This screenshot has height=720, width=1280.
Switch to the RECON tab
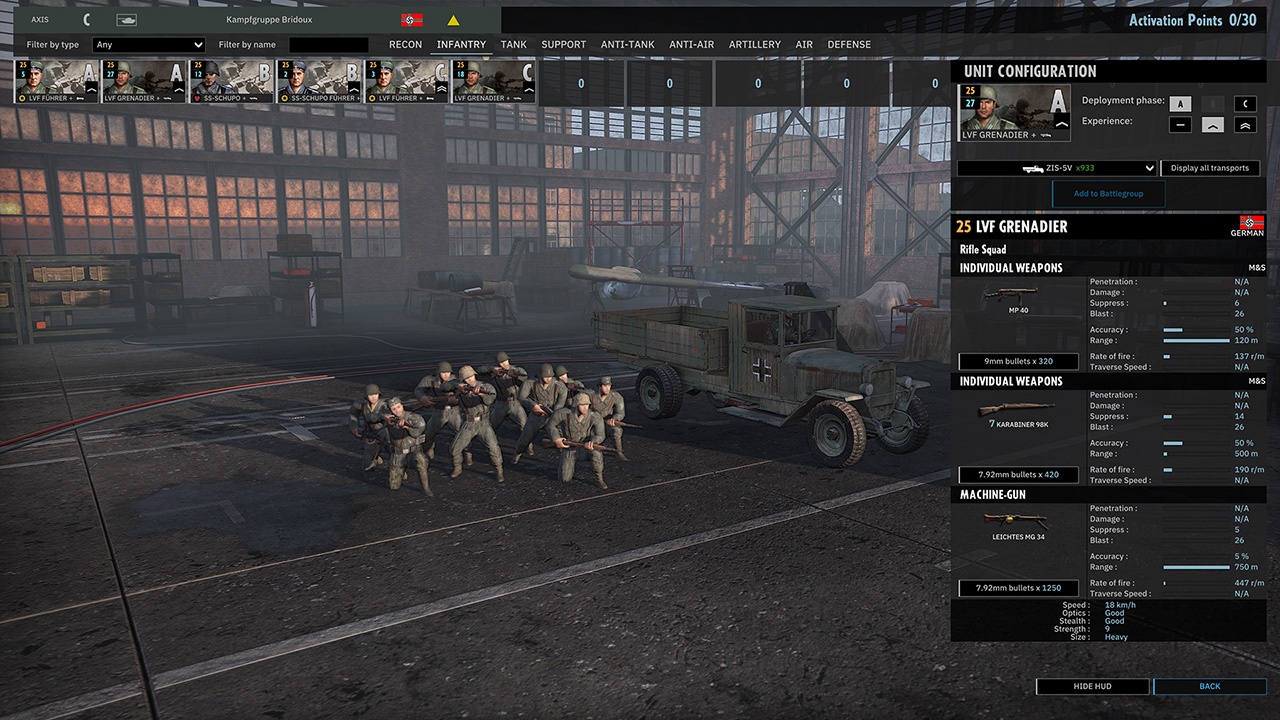[405, 45]
